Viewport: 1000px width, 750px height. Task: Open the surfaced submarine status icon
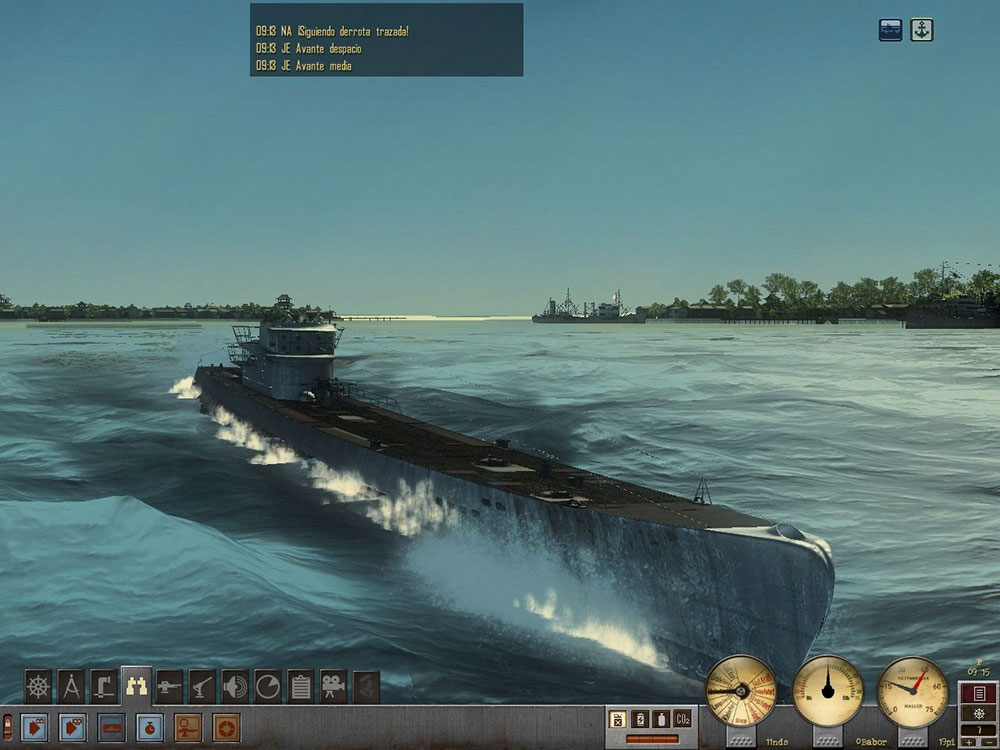(890, 30)
